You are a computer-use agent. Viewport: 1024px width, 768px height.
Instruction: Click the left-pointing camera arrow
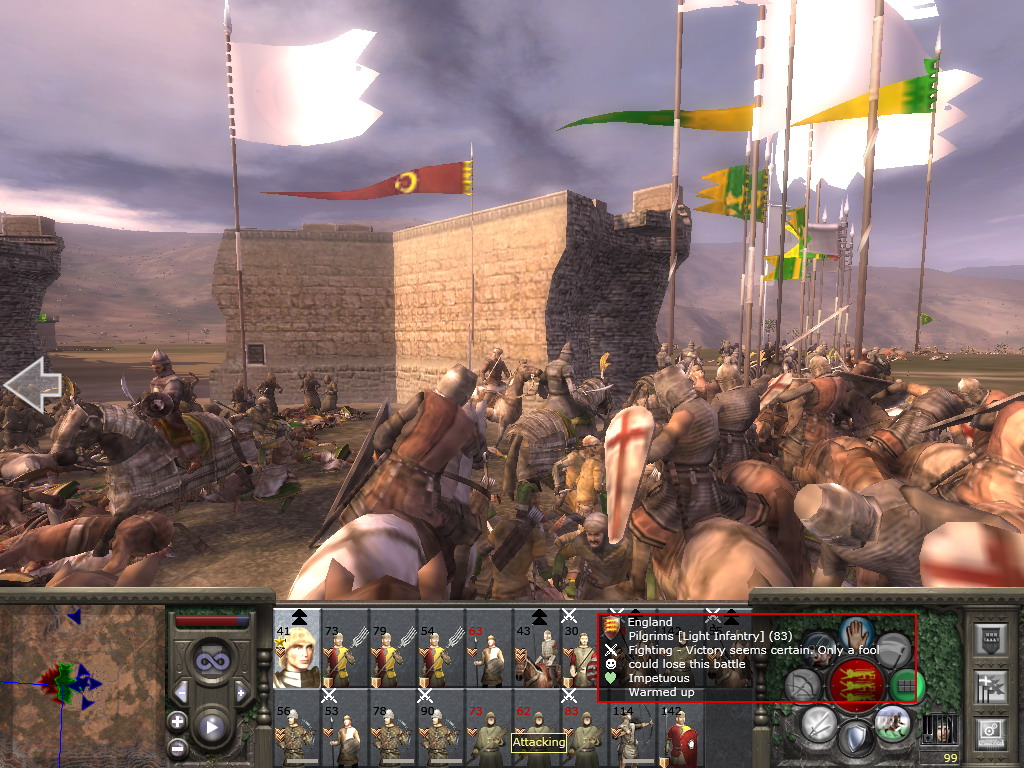32,384
